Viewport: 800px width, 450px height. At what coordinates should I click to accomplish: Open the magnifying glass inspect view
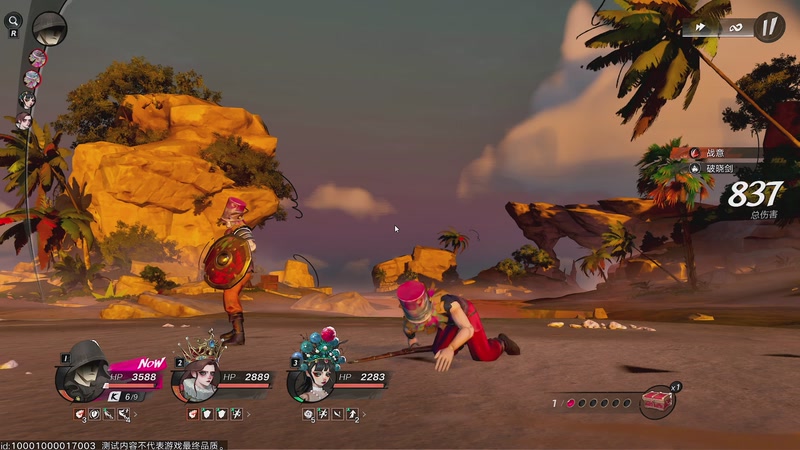pyautogui.click(x=14, y=20)
